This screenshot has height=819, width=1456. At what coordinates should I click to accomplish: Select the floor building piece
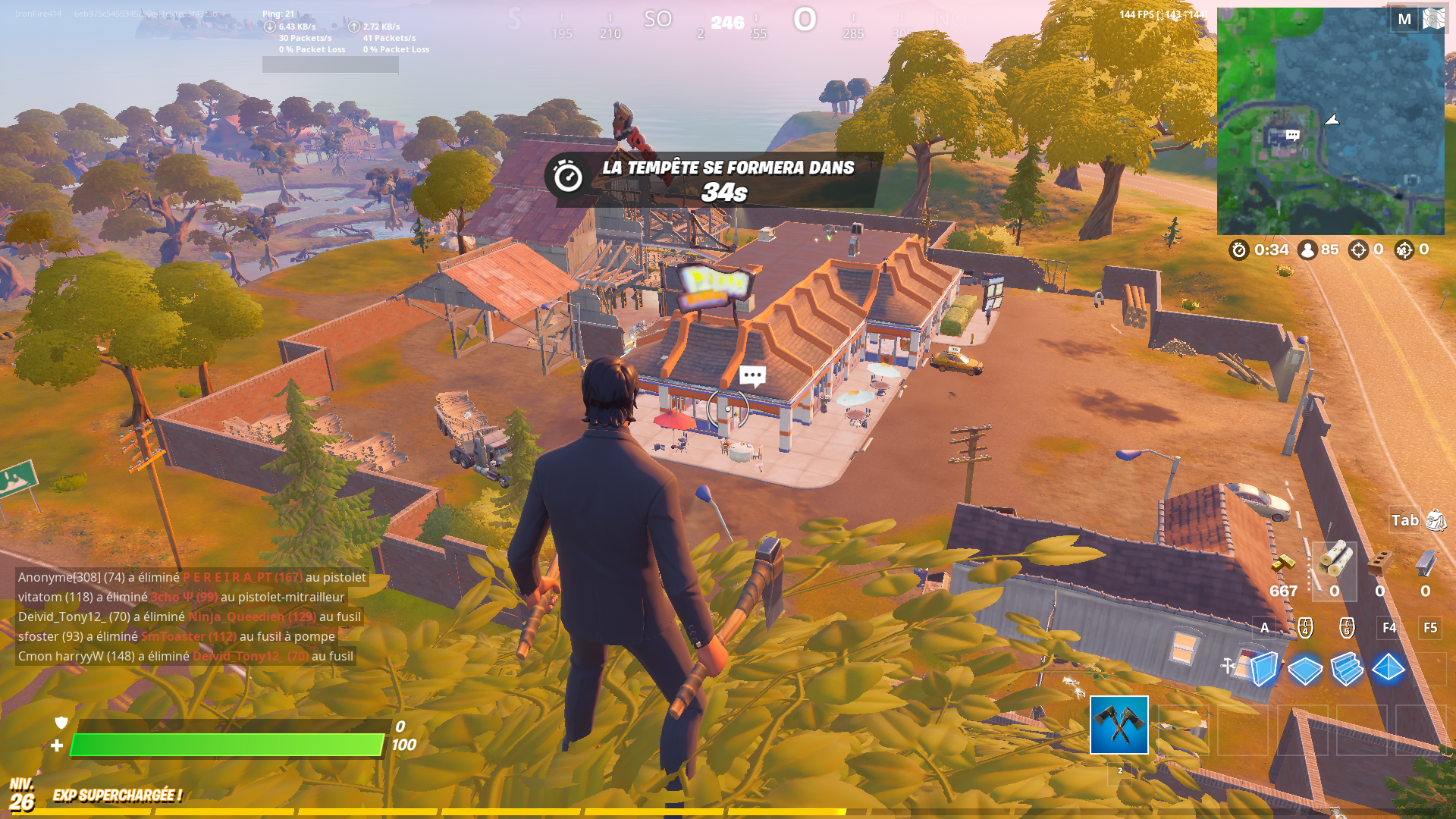coord(1305,670)
